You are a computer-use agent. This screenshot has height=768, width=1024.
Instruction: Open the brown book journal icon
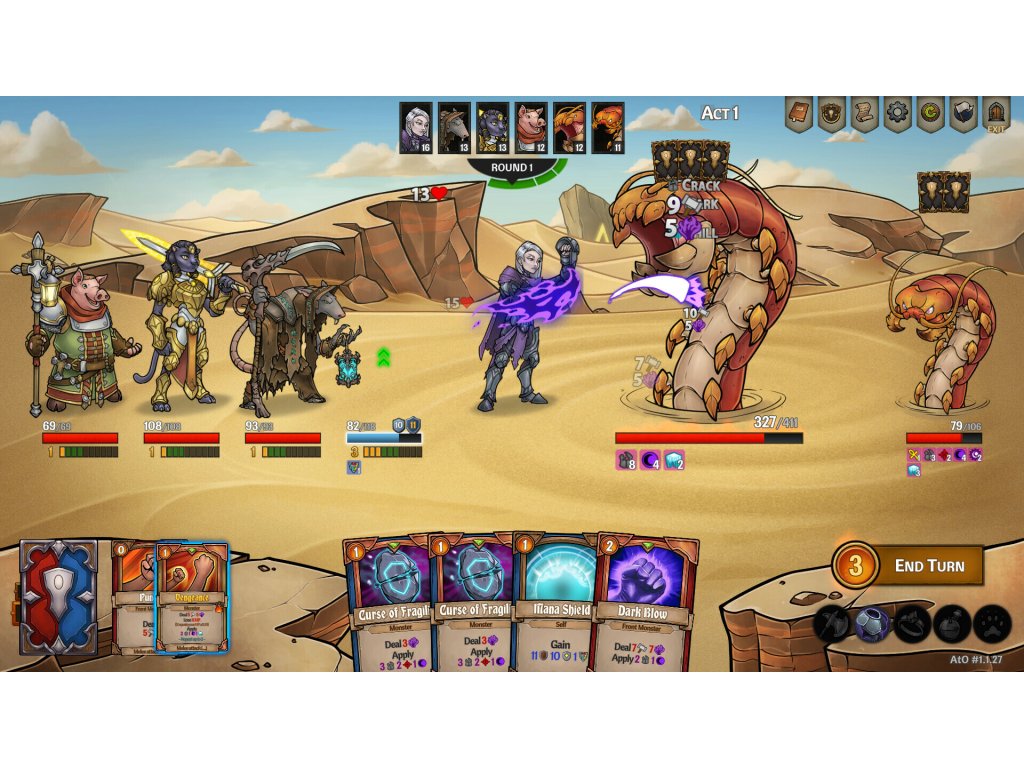pyautogui.click(x=799, y=114)
